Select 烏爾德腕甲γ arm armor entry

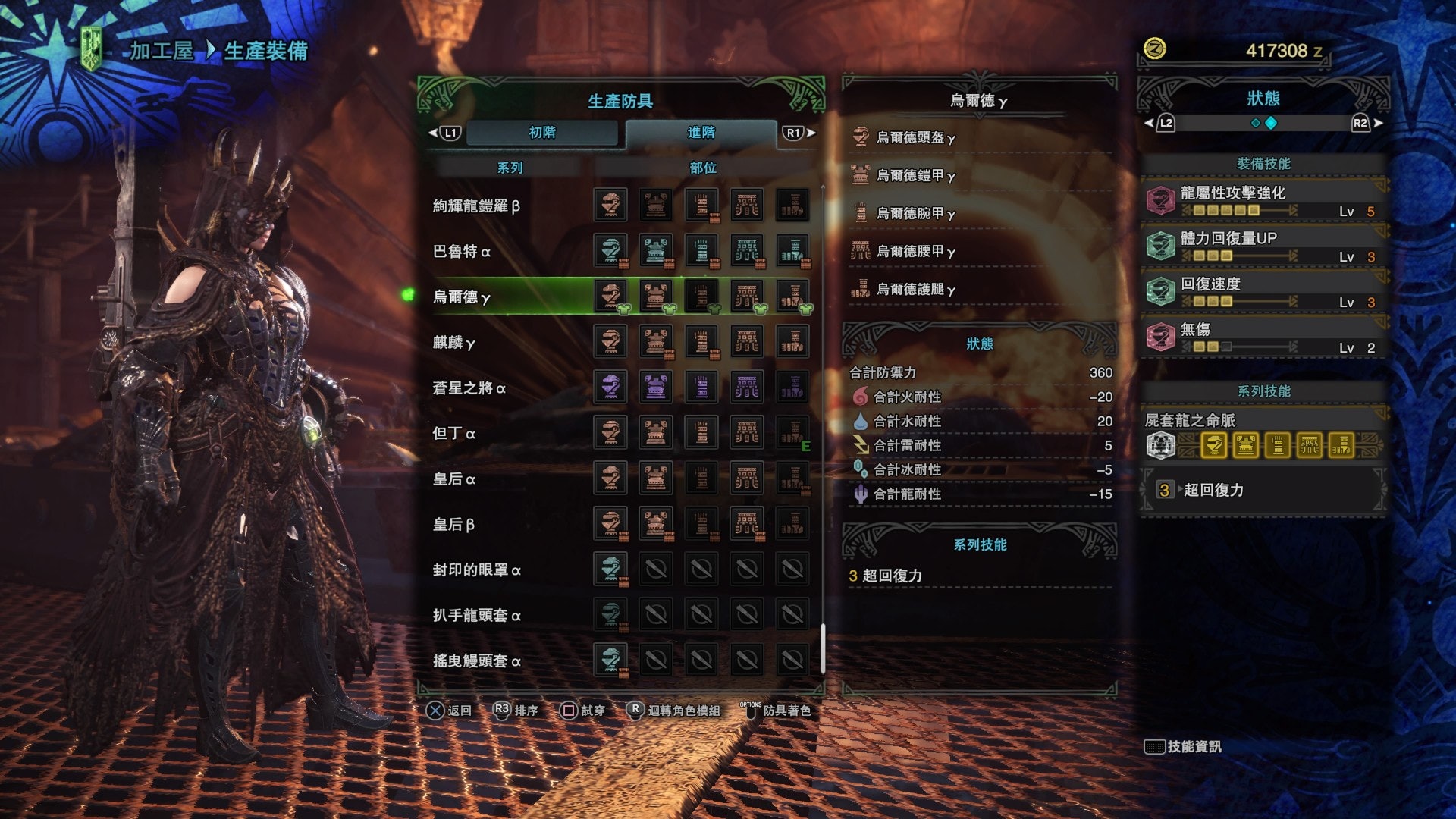[915, 214]
